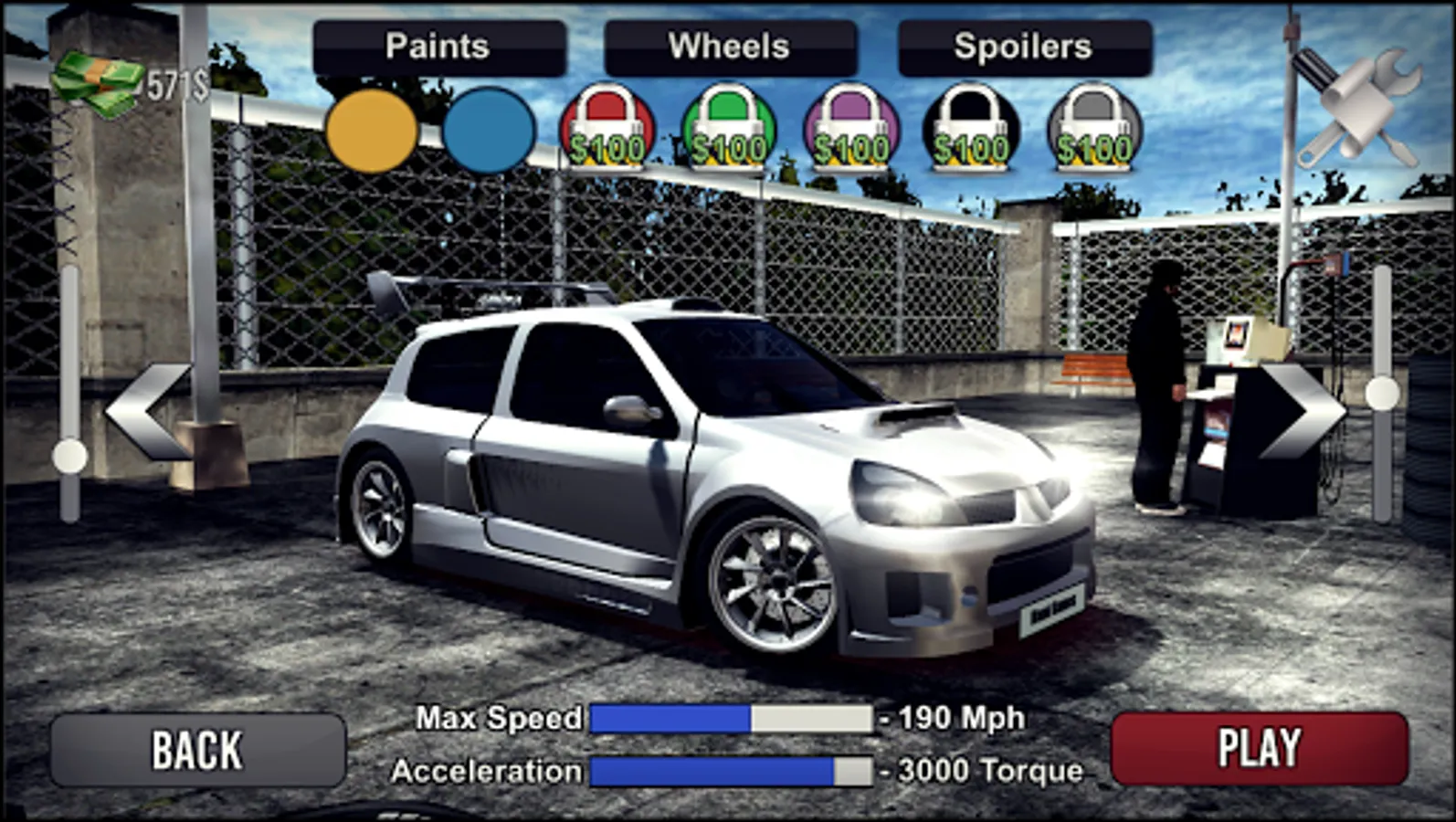Show the Spoilers selection
The image size is (1456, 822).
point(1020,45)
